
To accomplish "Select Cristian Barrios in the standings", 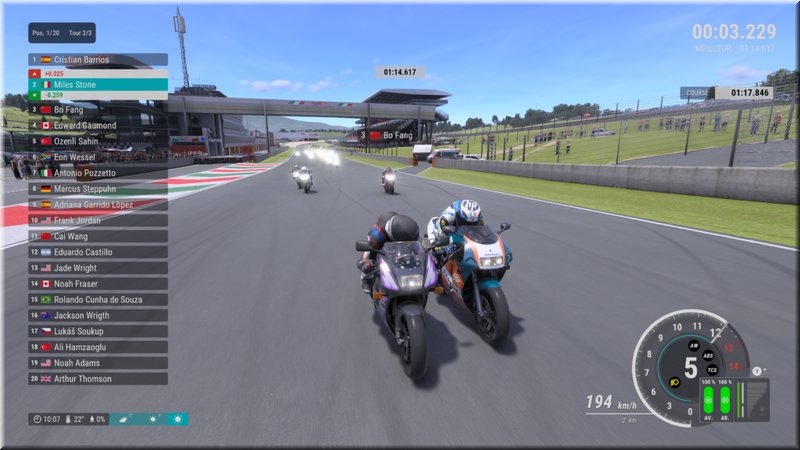I will coord(97,60).
